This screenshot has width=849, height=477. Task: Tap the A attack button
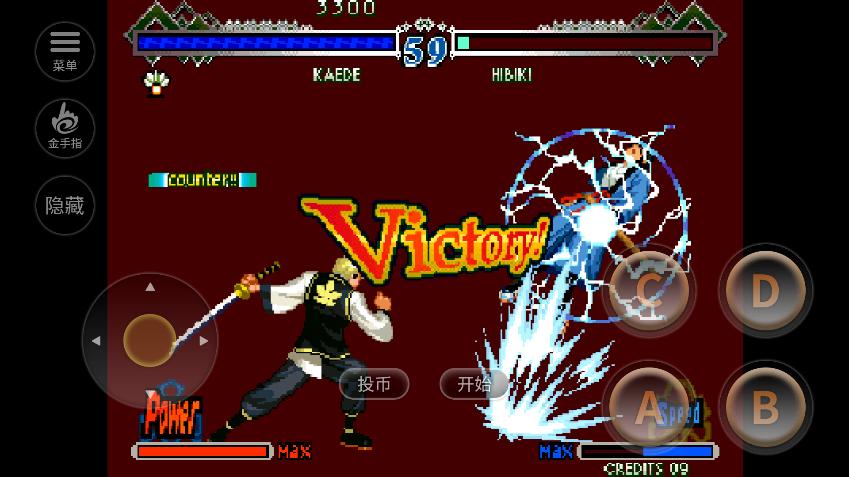pyautogui.click(x=649, y=408)
